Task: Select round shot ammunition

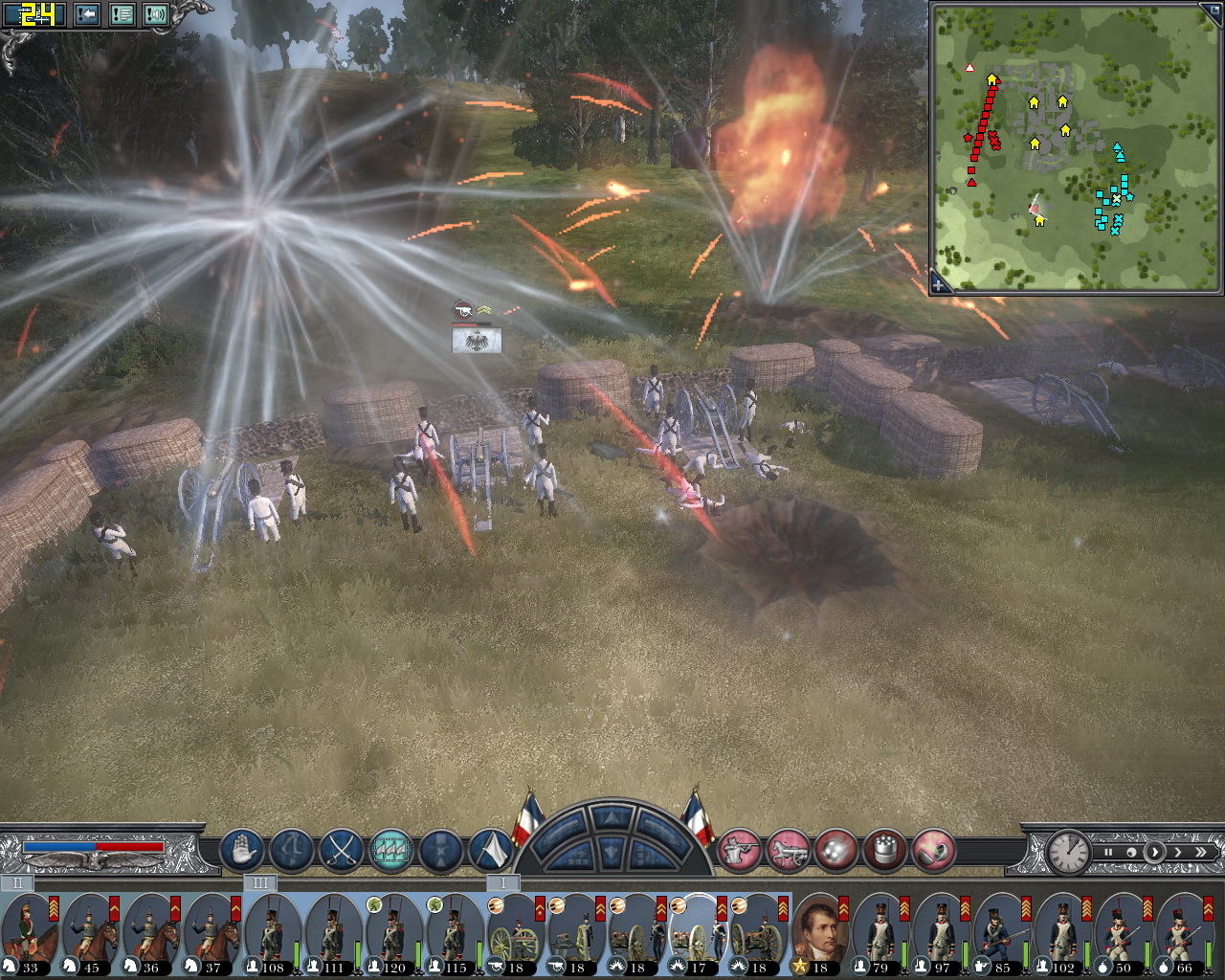Action: [x=836, y=849]
